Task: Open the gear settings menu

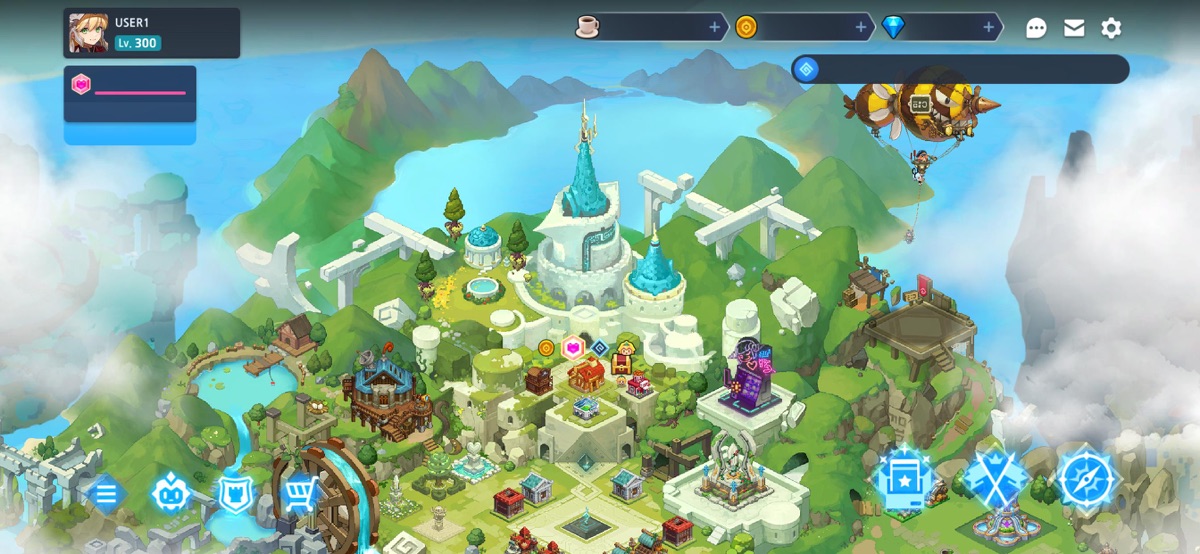Action: [x=1111, y=28]
